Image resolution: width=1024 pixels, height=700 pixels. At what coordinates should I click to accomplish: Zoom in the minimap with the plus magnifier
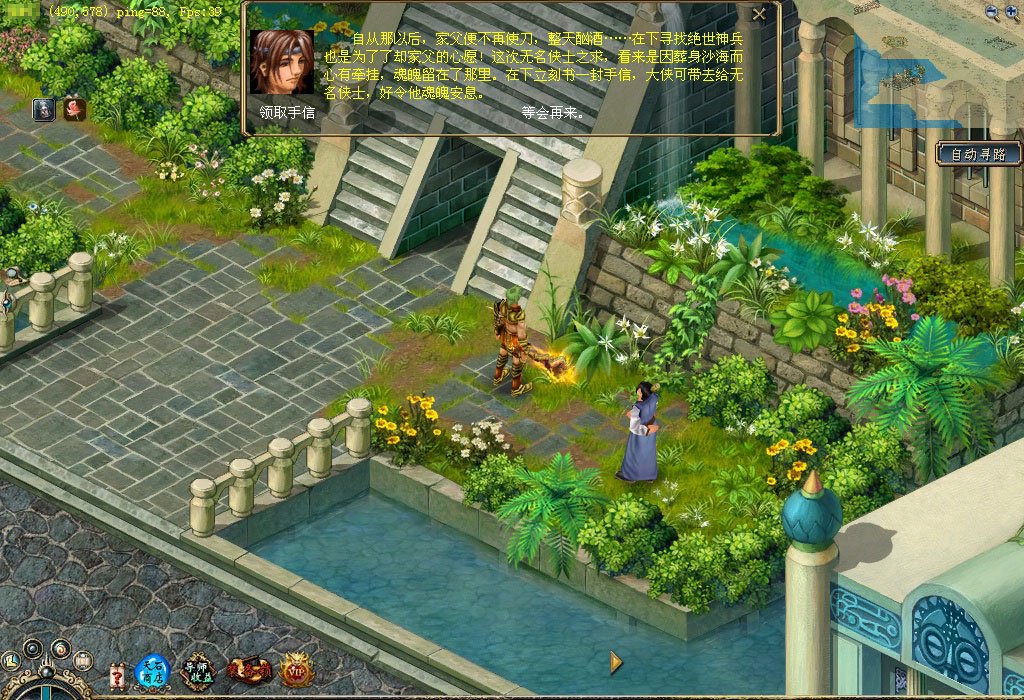1012,12
